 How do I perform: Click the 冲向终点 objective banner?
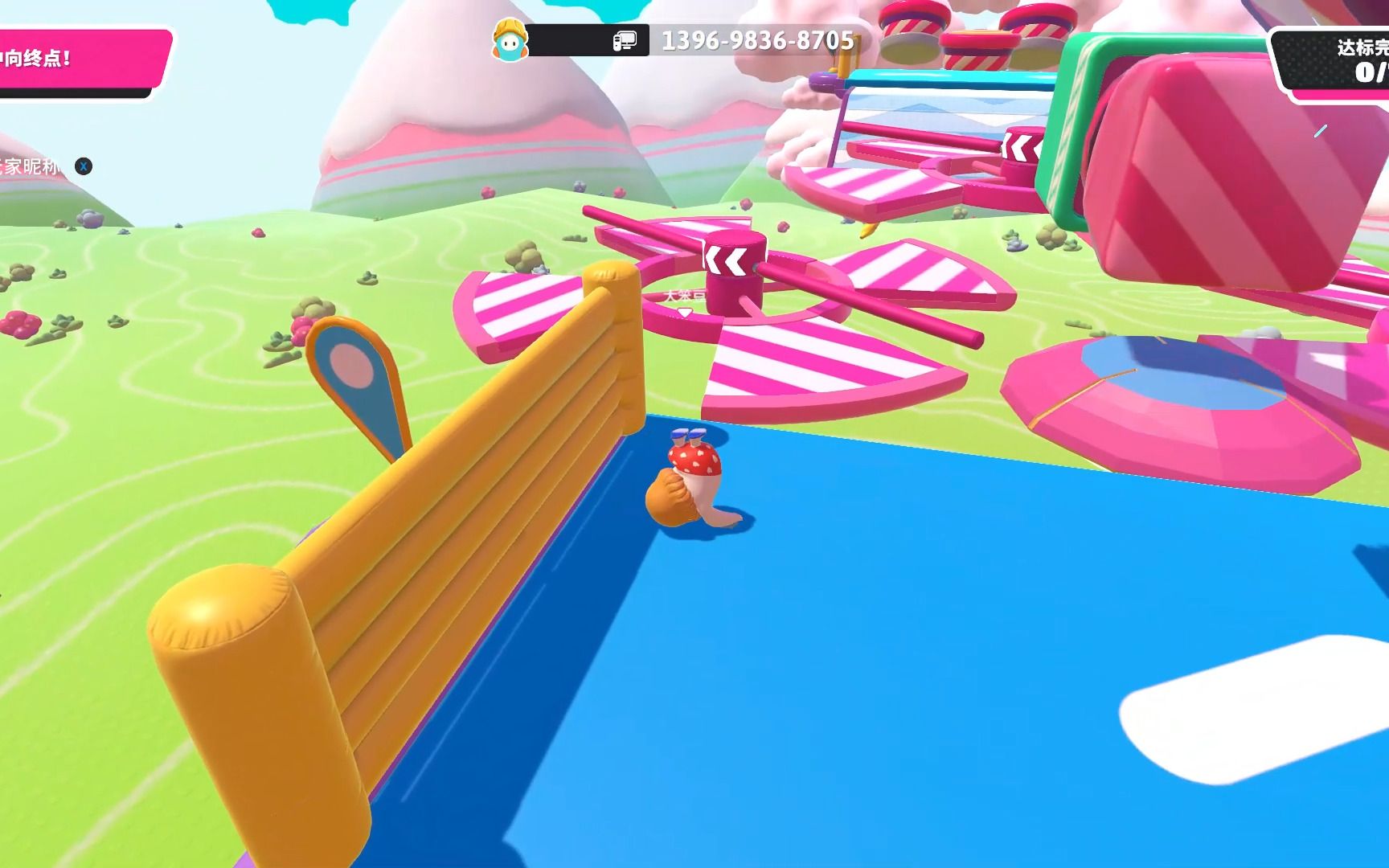pos(80,59)
